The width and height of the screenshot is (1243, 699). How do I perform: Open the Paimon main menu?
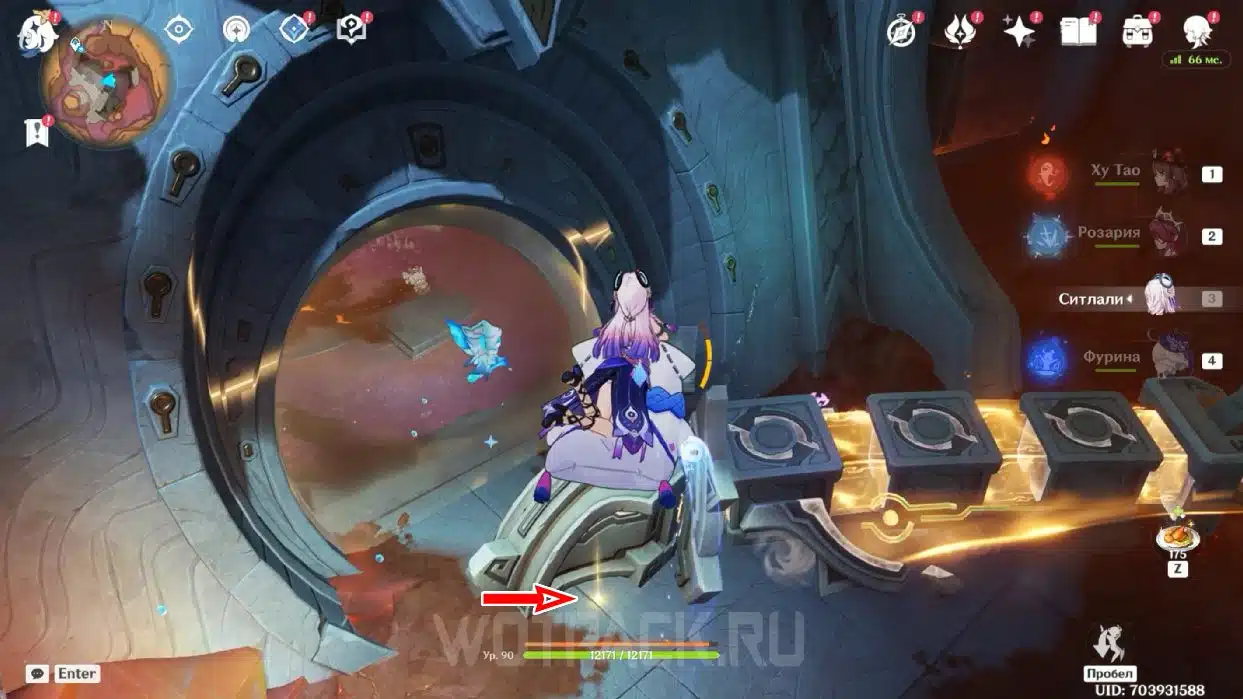tap(35, 33)
